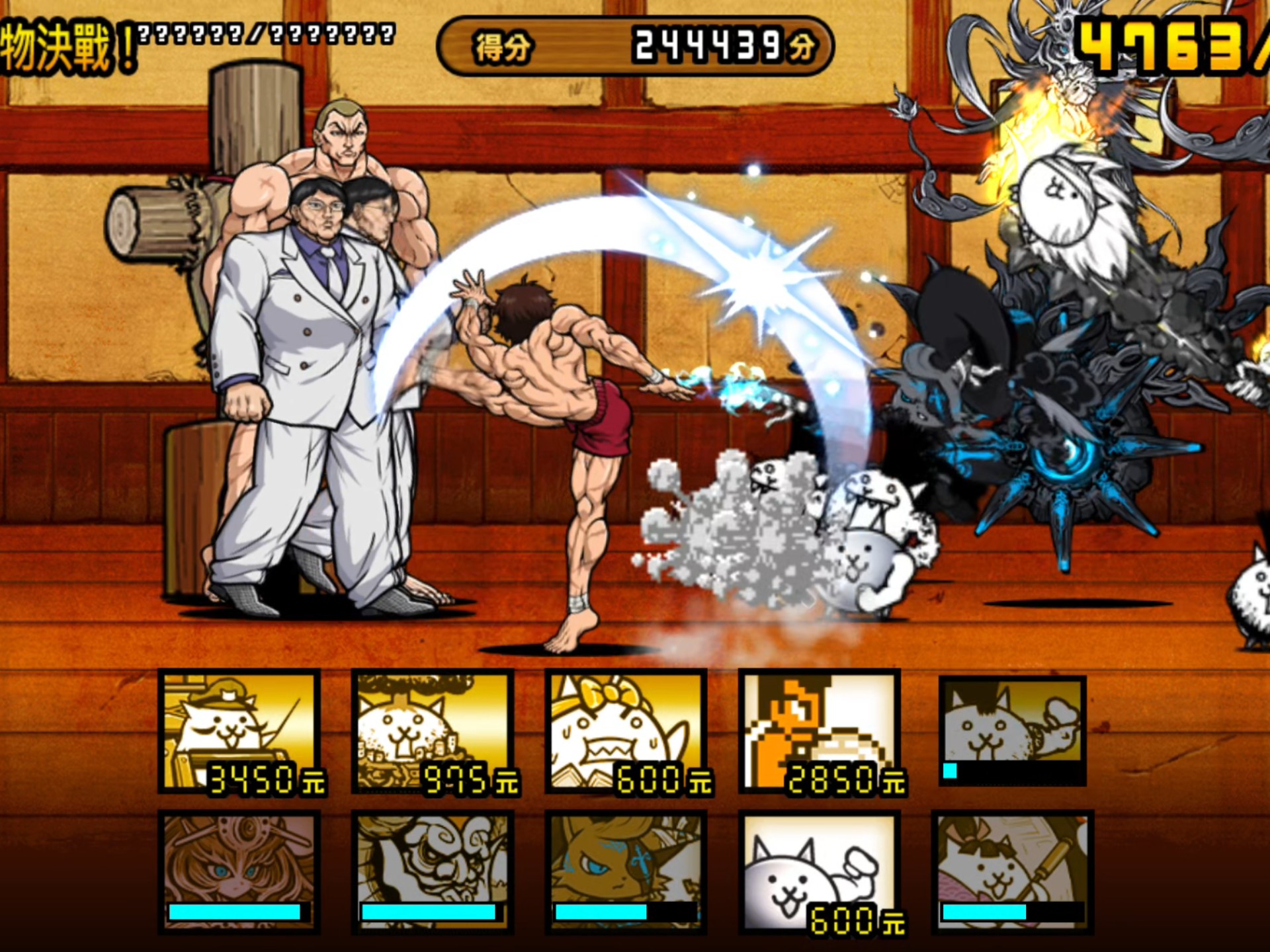The width and height of the screenshot is (1270, 952).
Task: Select the yellow-bow cat unit slot
Action: point(626,731)
